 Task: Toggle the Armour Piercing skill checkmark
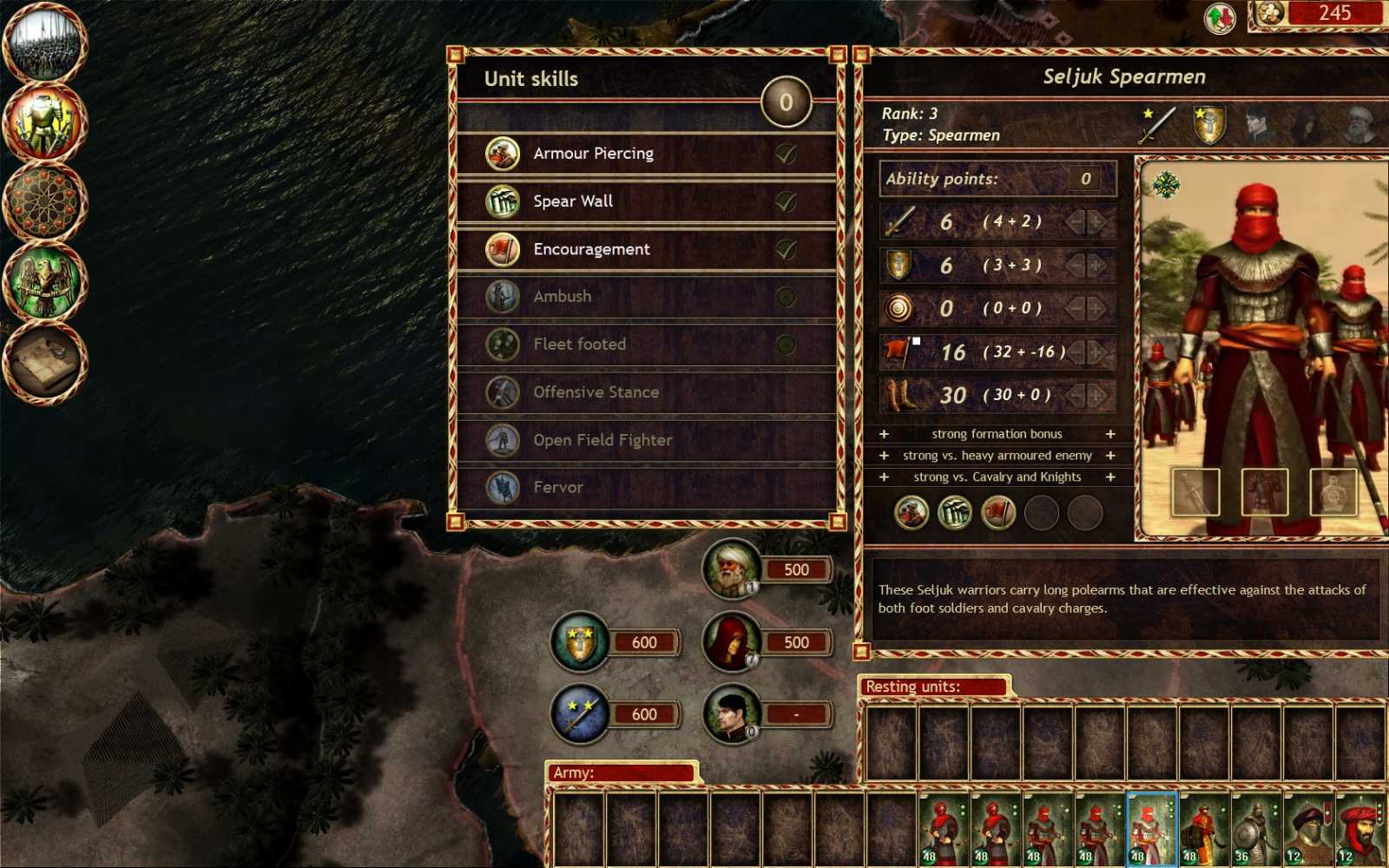(784, 153)
